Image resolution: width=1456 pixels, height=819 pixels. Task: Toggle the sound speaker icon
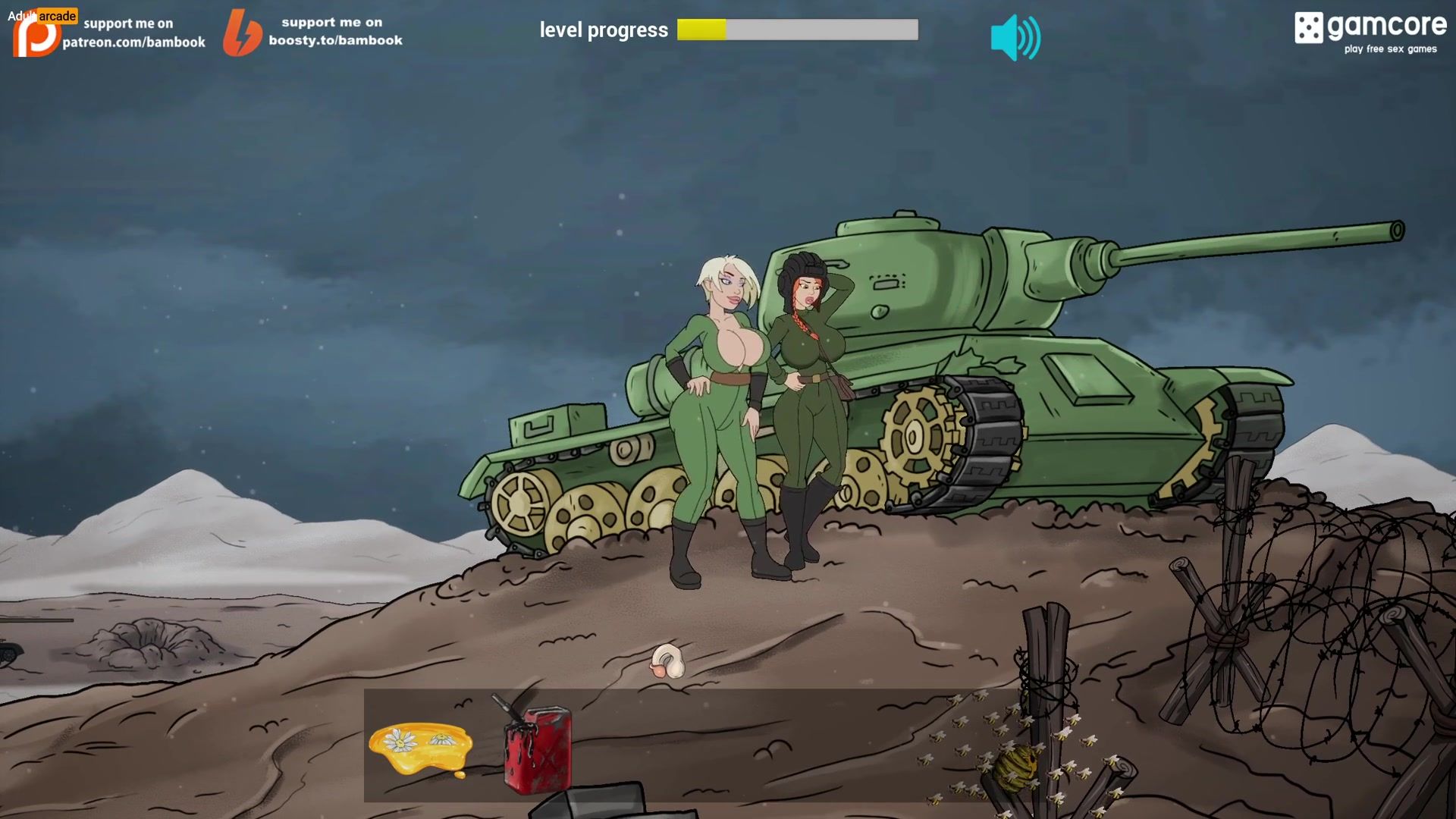click(x=1015, y=38)
